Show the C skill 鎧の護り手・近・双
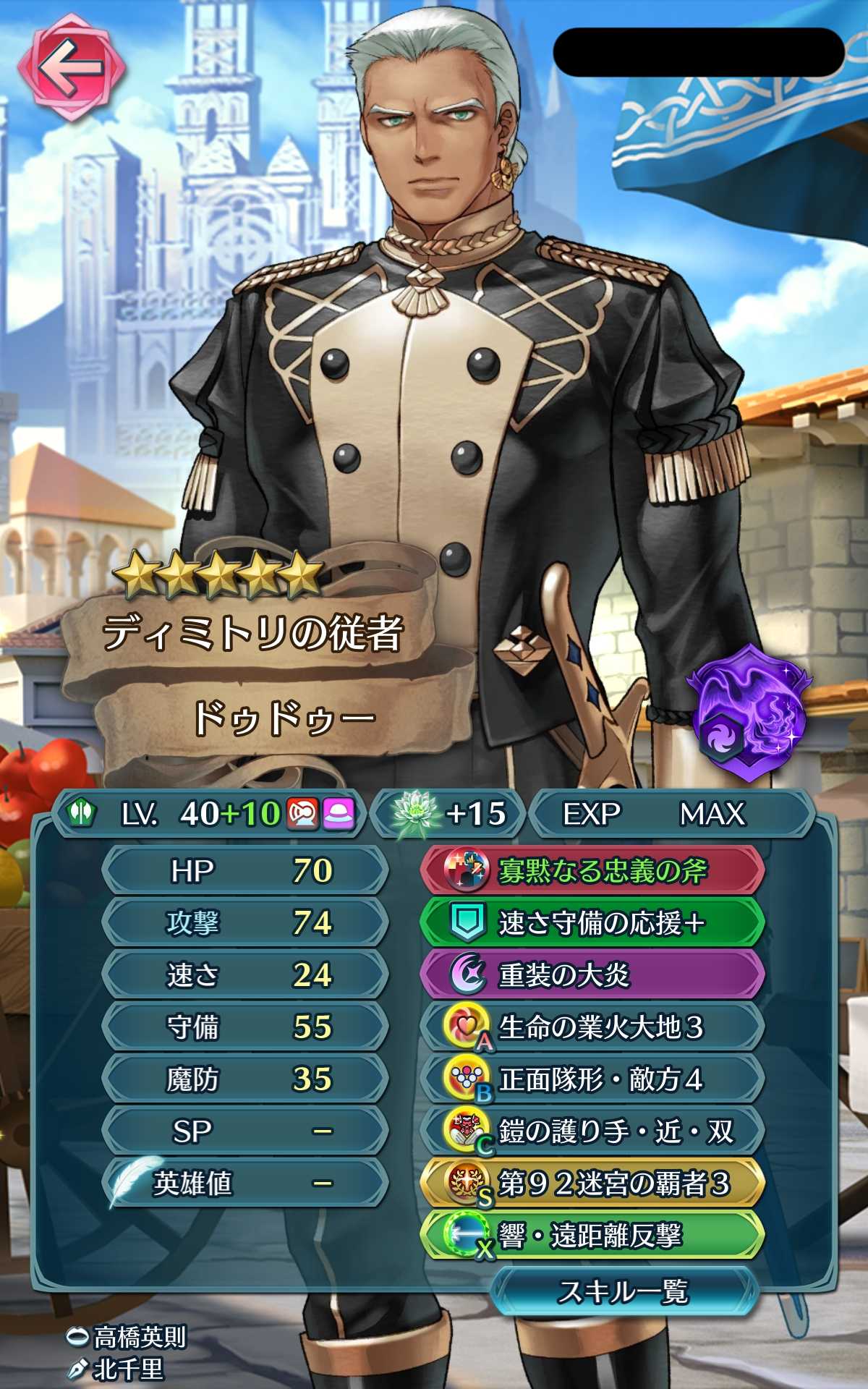Viewport: 868px width, 1389px height. [592, 1131]
